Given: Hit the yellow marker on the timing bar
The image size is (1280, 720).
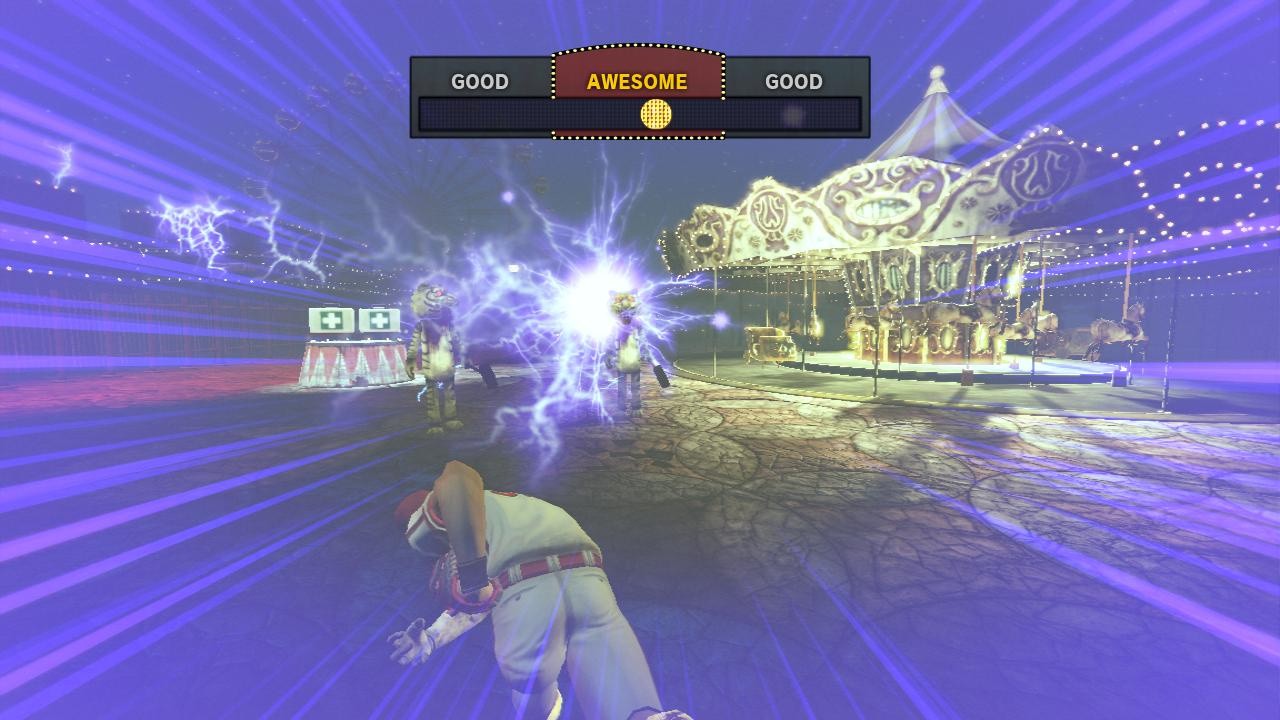Looking at the screenshot, I should click(x=655, y=114).
